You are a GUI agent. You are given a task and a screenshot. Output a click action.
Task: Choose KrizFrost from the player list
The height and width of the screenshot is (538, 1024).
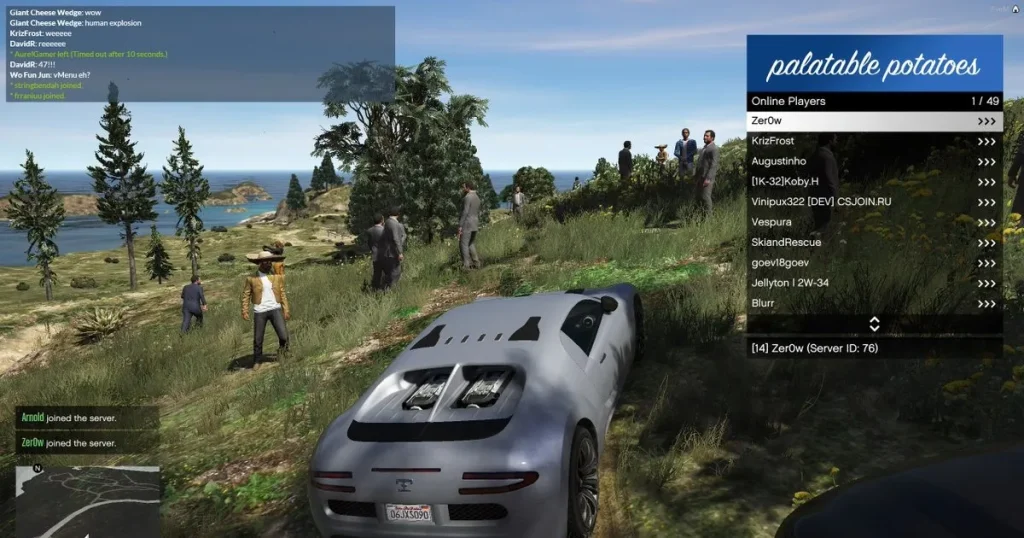[x=874, y=141]
